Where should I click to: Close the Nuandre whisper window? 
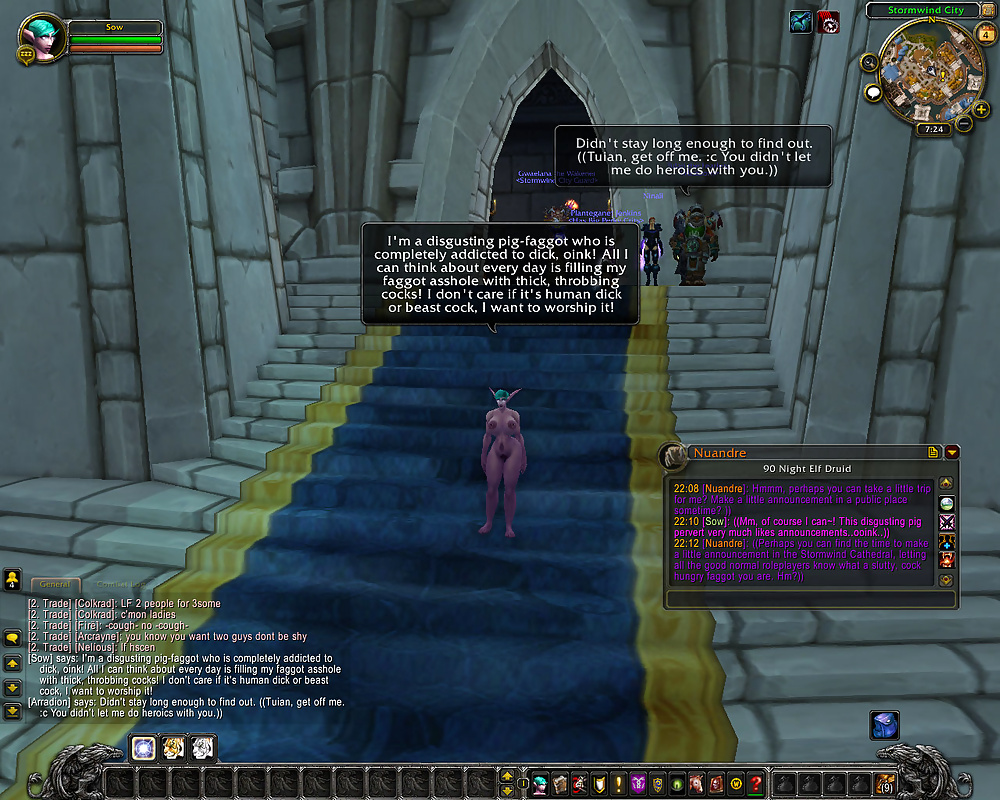coord(951,453)
